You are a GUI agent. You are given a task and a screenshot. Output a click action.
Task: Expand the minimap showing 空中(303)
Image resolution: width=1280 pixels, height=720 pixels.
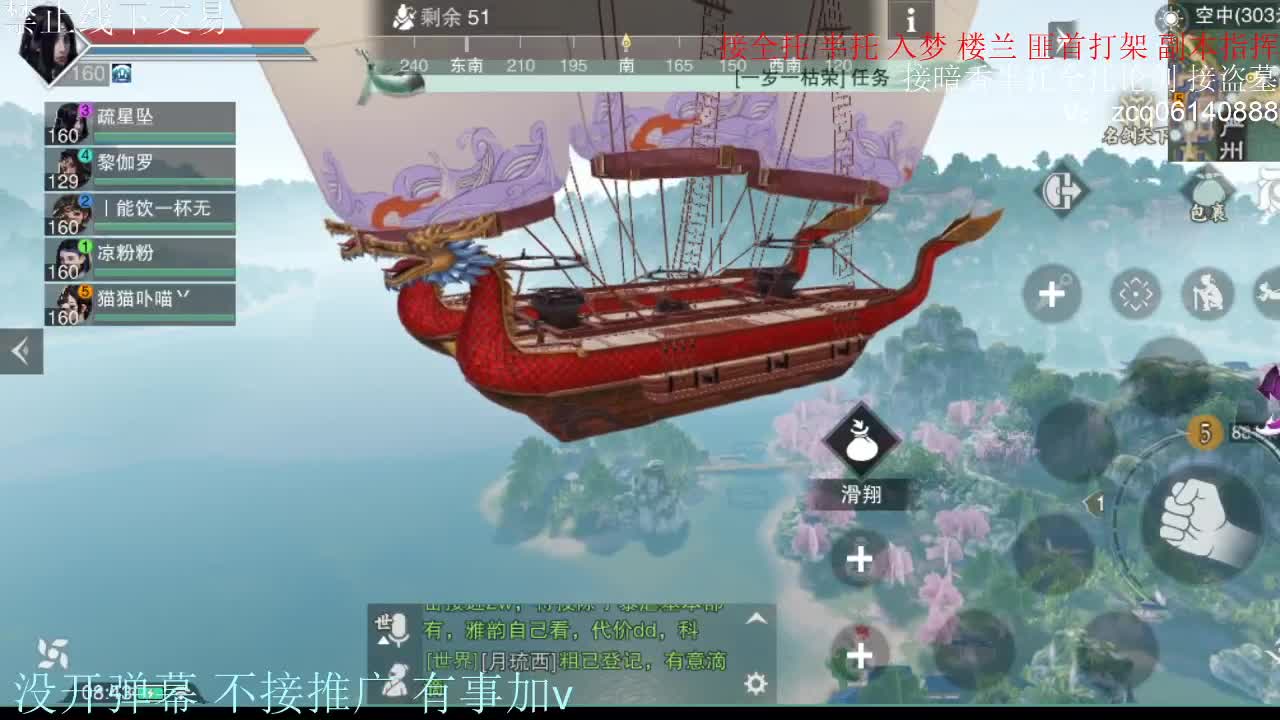point(1232,17)
